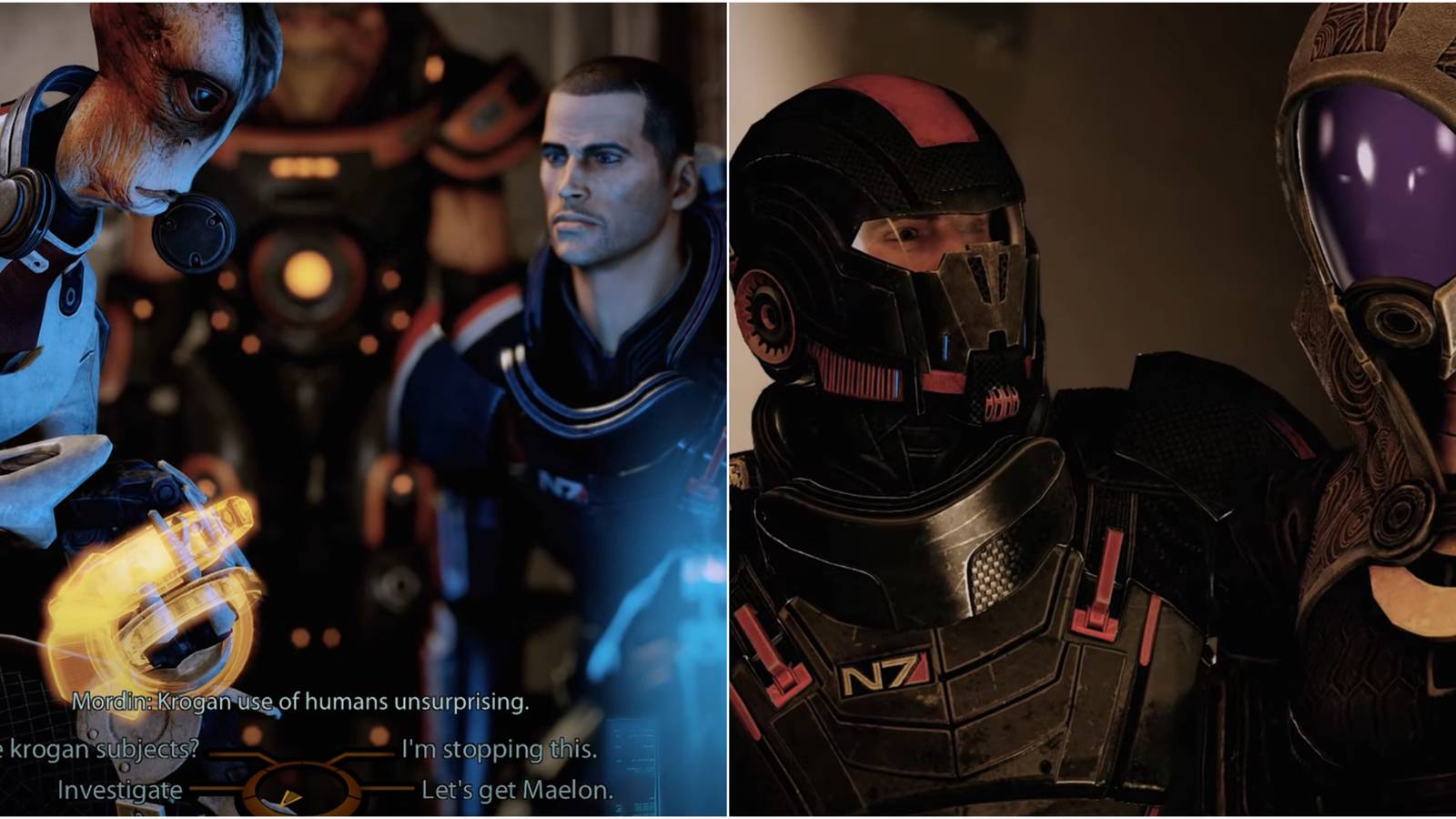Image resolution: width=1456 pixels, height=819 pixels.
Task: Click the dialogue wheel center hub
Action: click(x=301, y=787)
